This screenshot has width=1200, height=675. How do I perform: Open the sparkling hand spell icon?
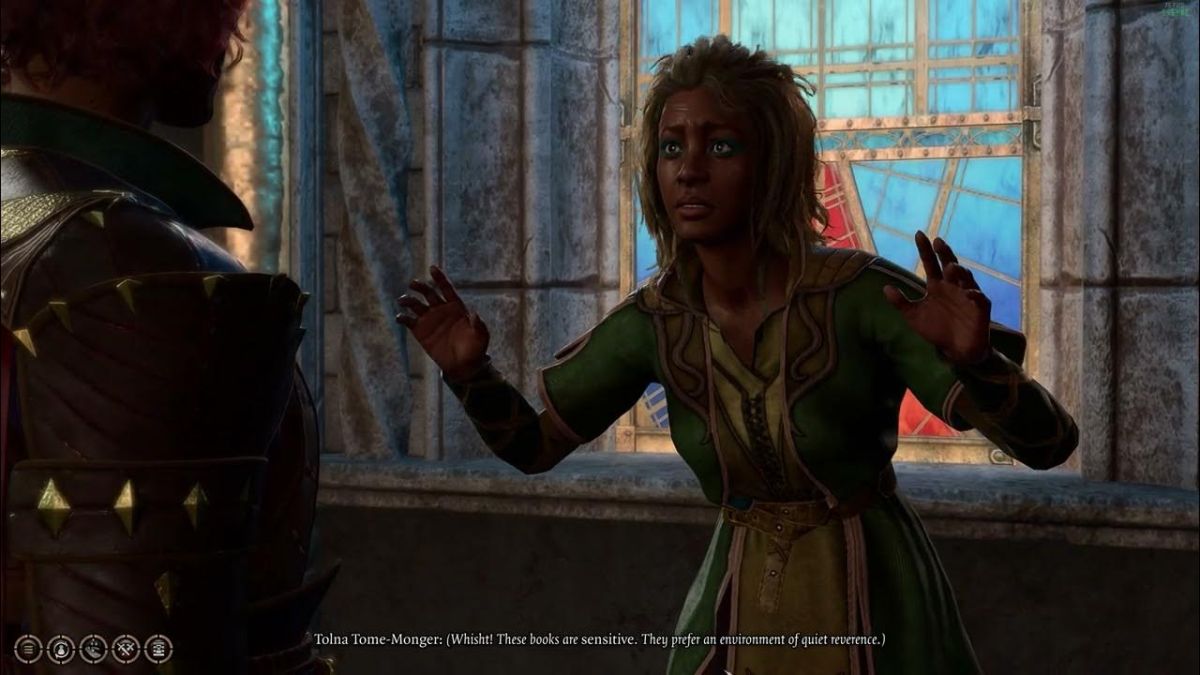pyautogui.click(x=93, y=648)
